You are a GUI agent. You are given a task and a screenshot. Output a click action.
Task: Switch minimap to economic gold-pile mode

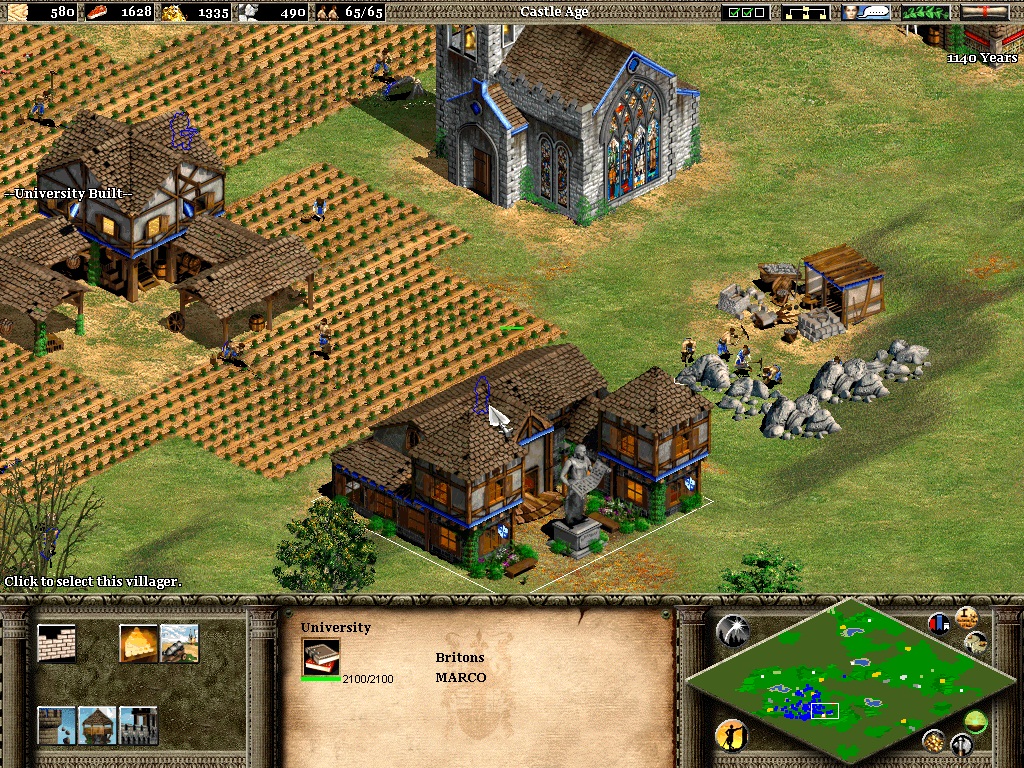[x=933, y=740]
